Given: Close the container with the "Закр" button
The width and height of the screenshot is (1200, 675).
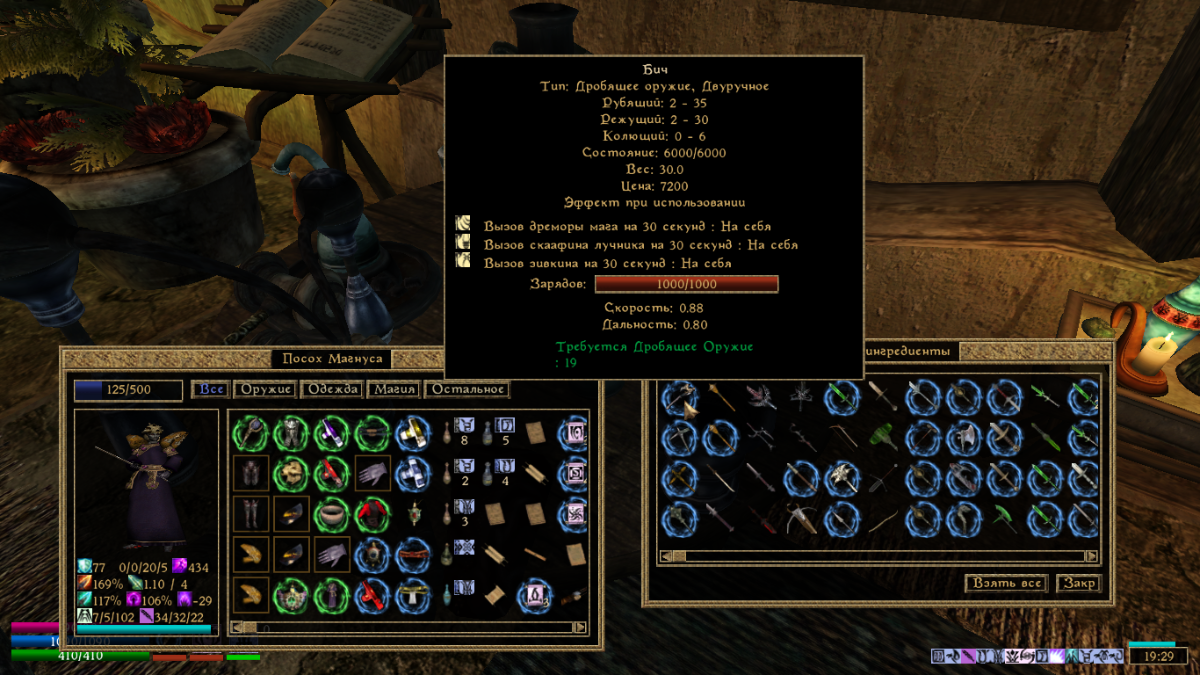Looking at the screenshot, I should [x=1078, y=583].
